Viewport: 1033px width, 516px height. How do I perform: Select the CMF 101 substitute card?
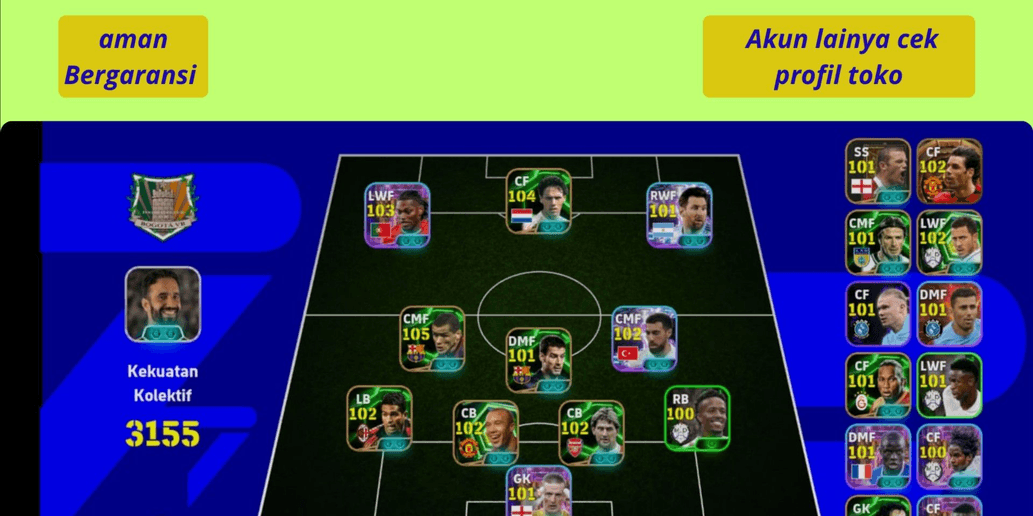(x=878, y=242)
